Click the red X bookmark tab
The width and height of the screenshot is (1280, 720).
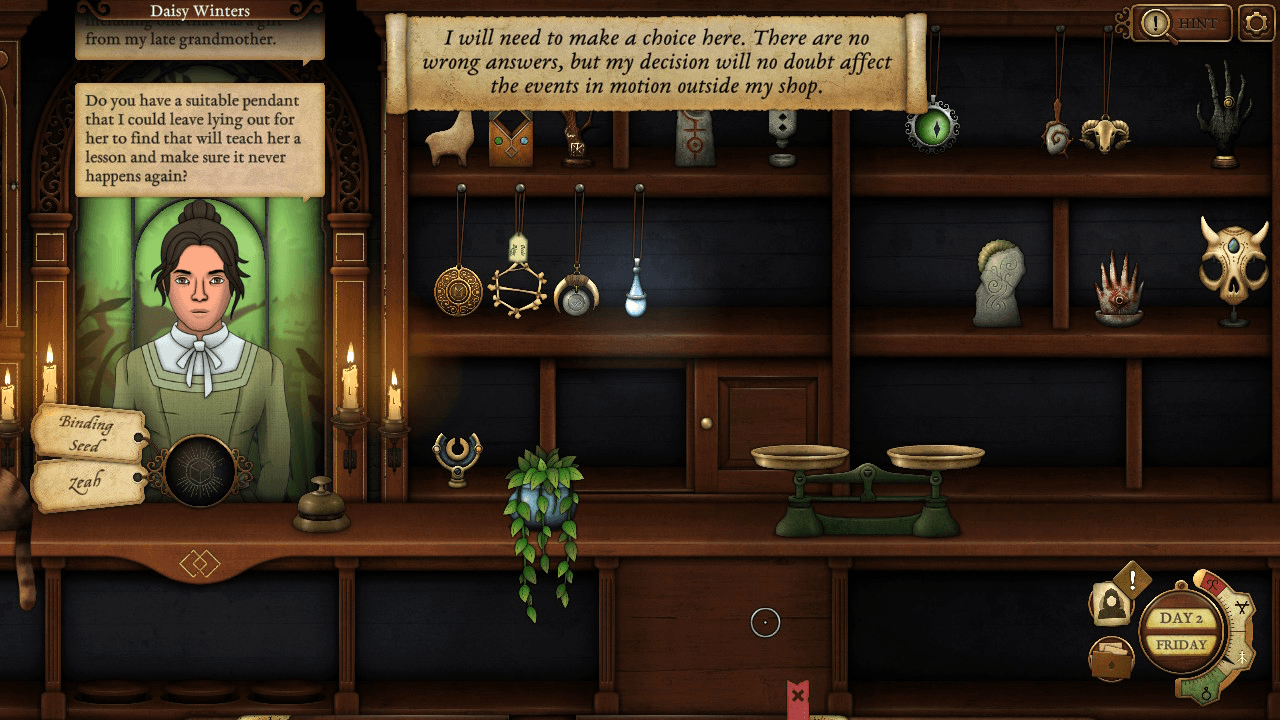797,695
